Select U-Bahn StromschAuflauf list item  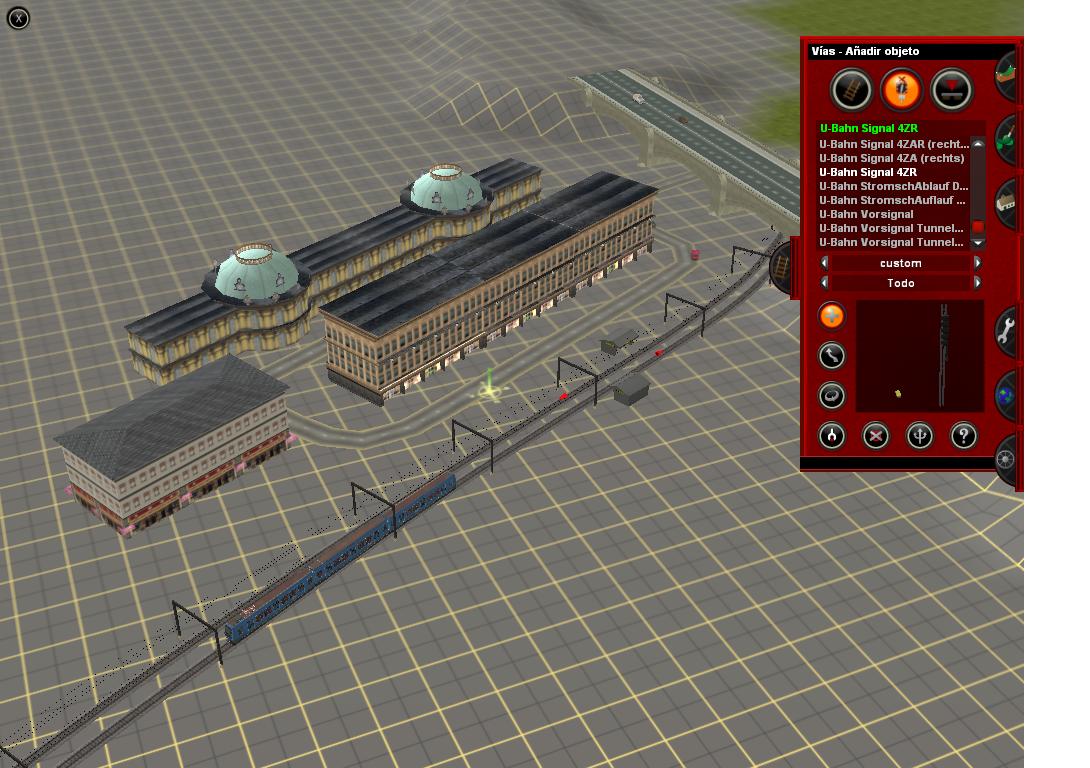pos(893,200)
